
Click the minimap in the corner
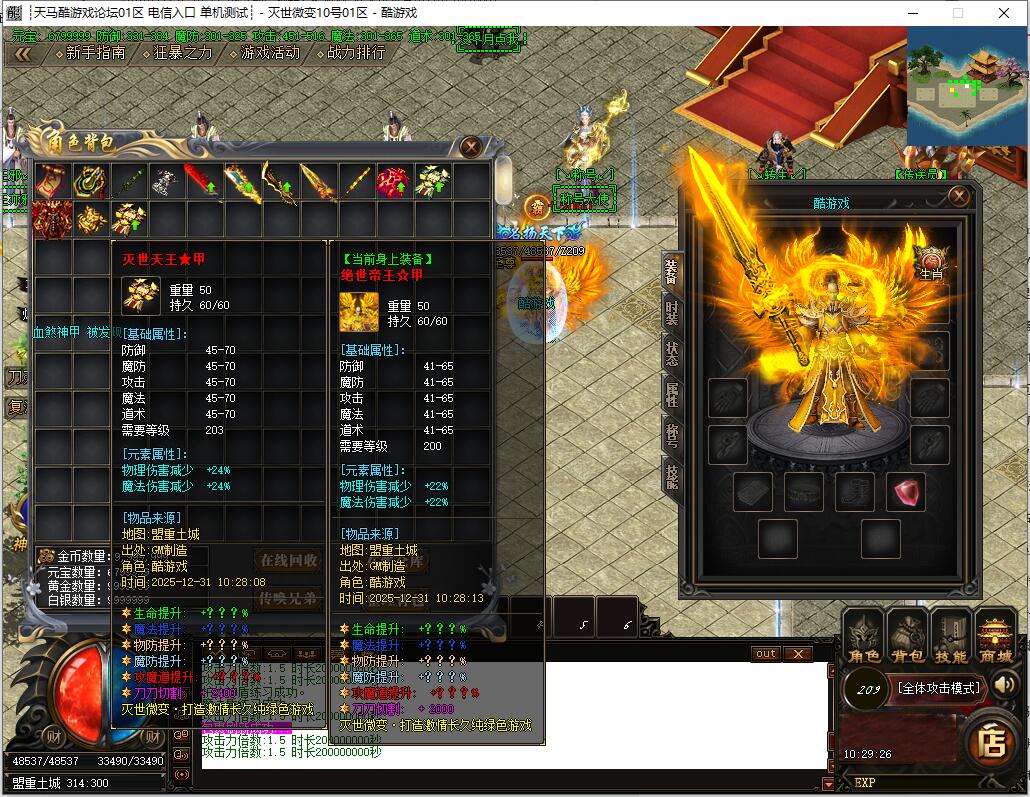tap(966, 82)
